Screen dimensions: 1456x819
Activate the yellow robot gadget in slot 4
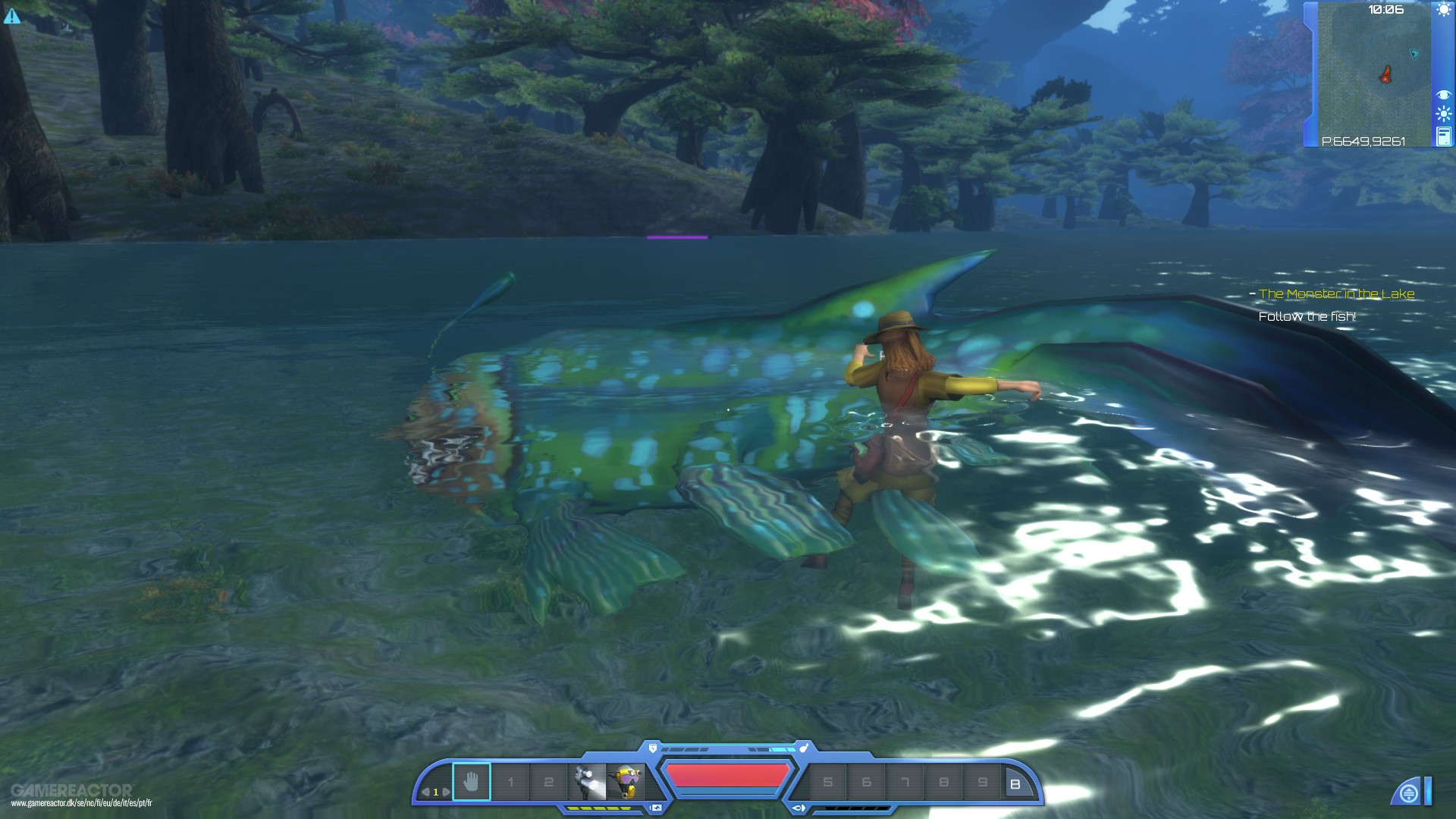tap(623, 780)
